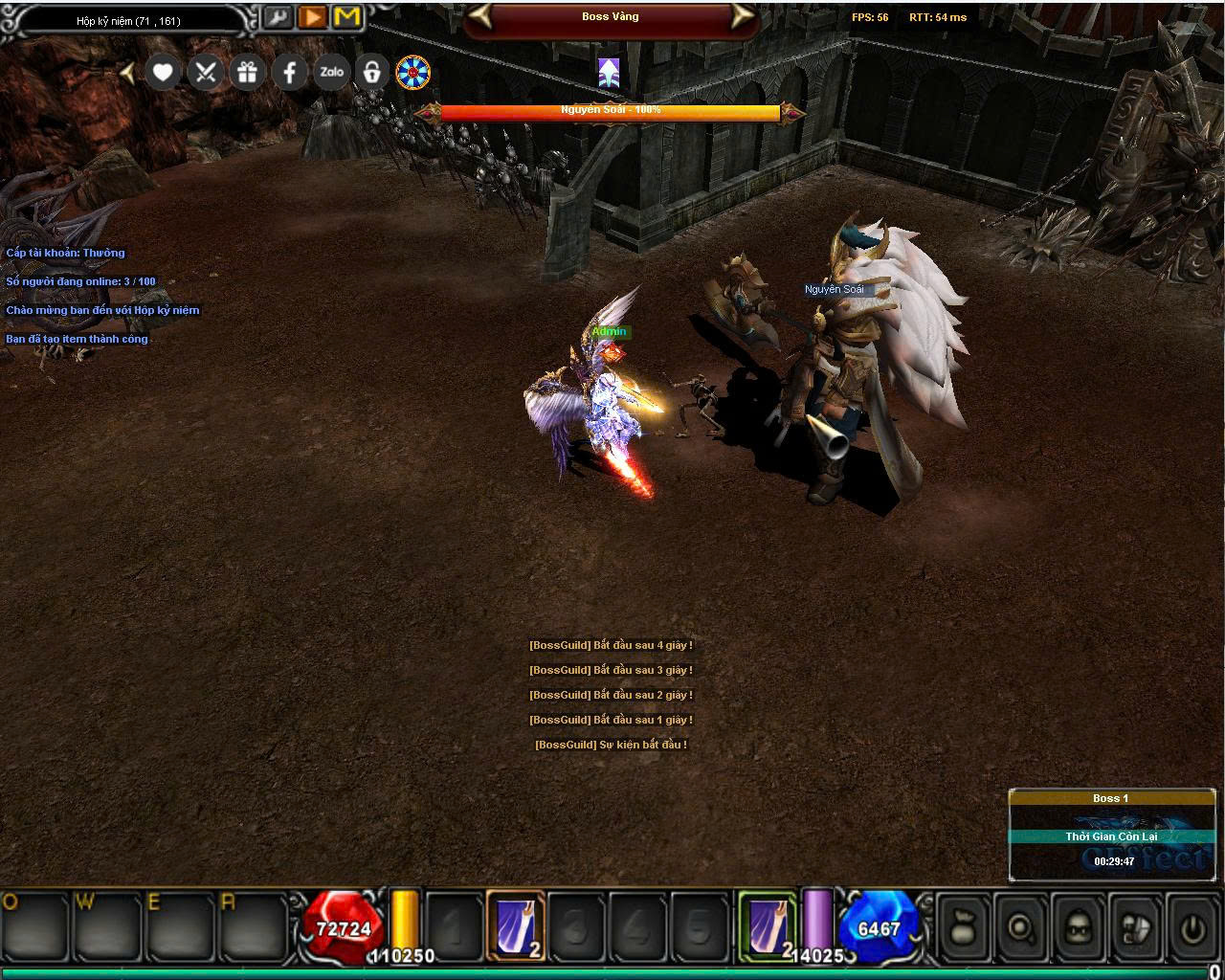Image resolution: width=1225 pixels, height=980 pixels.
Task: Open the Zalo link icon
Action: point(331,73)
